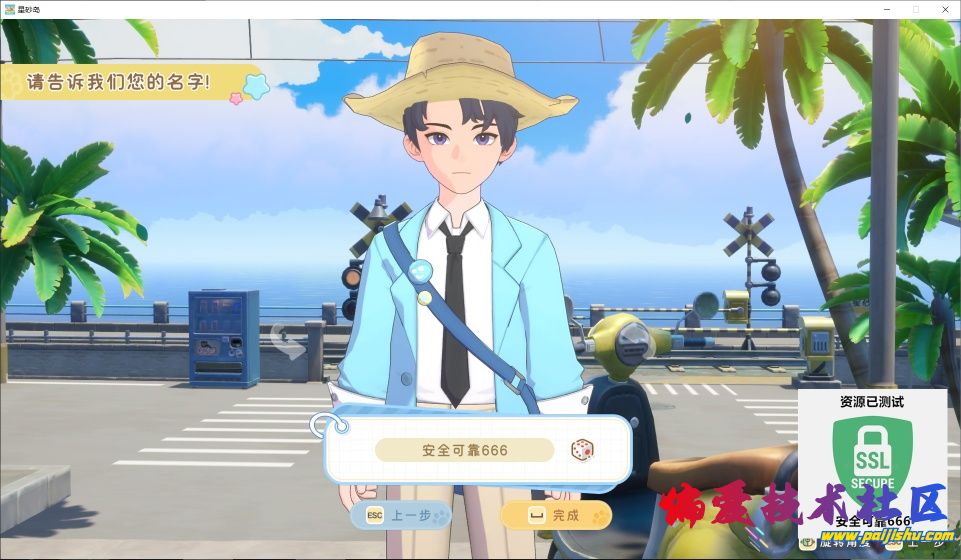Roll the dice for a random name

[581, 450]
